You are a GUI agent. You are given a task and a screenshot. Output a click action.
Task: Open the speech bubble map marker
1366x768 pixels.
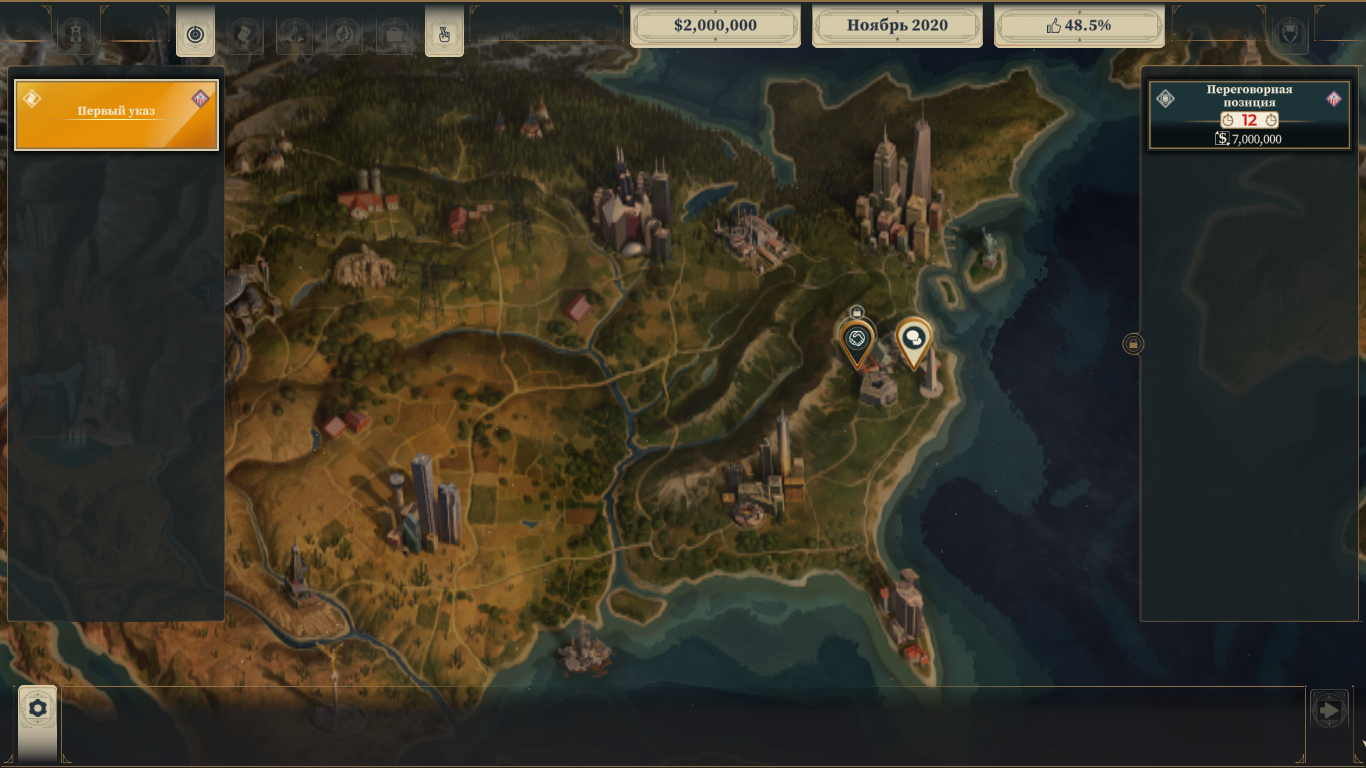912,339
